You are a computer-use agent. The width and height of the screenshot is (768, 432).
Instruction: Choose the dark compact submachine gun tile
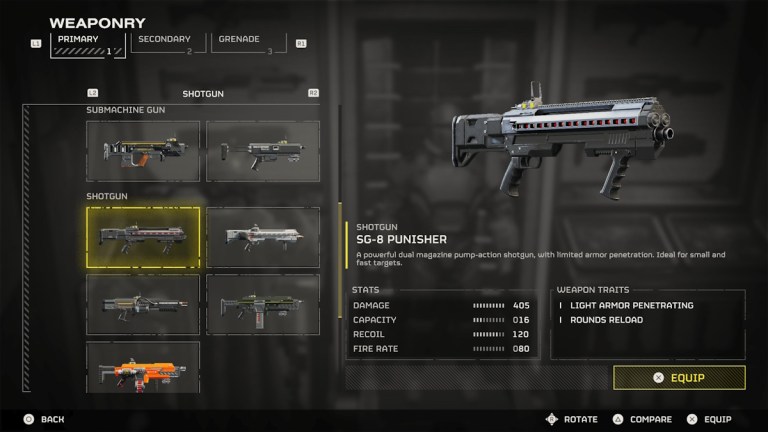coord(262,151)
